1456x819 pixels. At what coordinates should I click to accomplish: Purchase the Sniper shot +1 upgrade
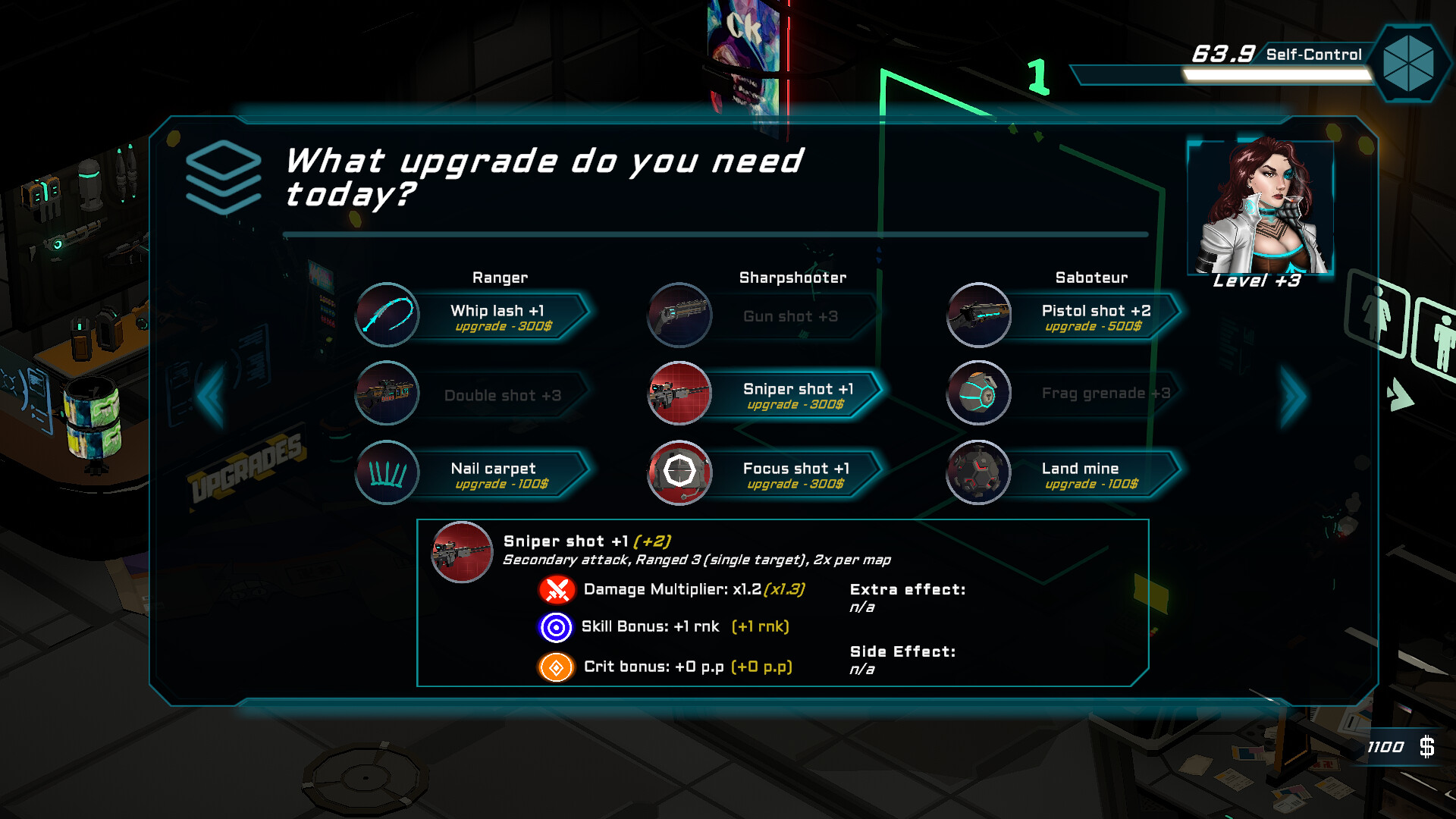tap(797, 395)
